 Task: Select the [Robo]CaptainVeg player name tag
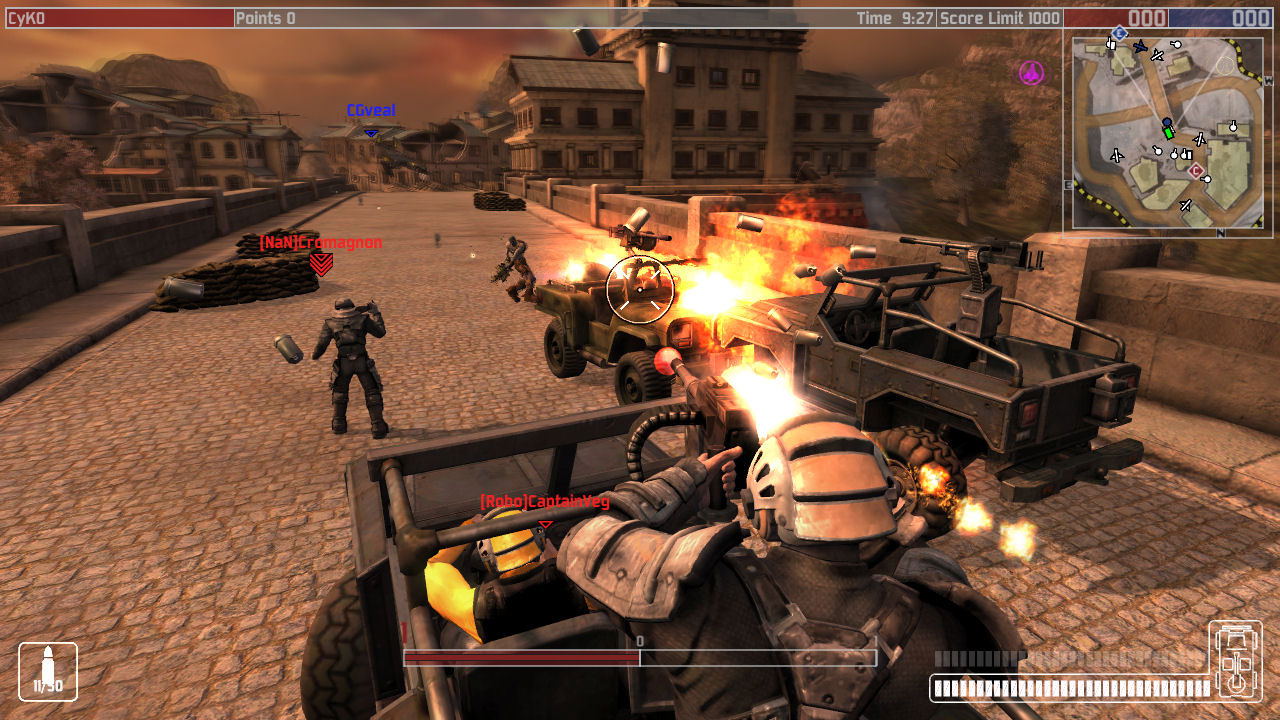coord(544,501)
